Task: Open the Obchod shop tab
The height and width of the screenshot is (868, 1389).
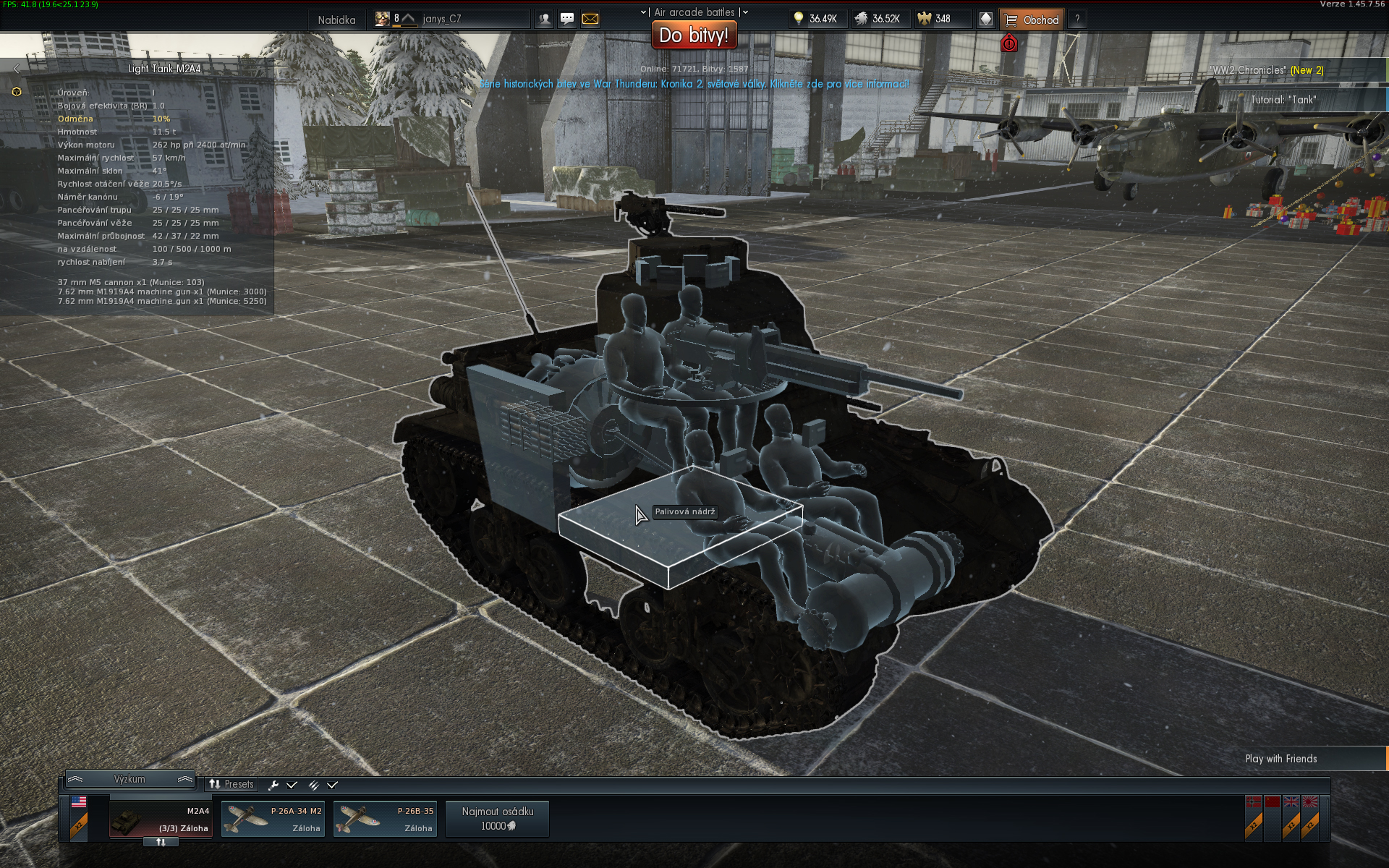Action: tap(1033, 20)
